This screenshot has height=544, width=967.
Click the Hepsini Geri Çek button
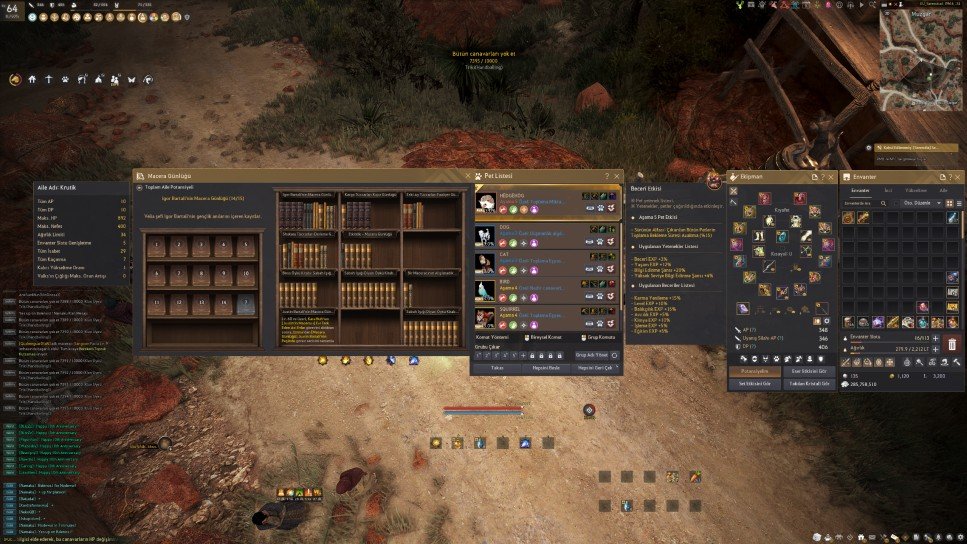coord(596,367)
